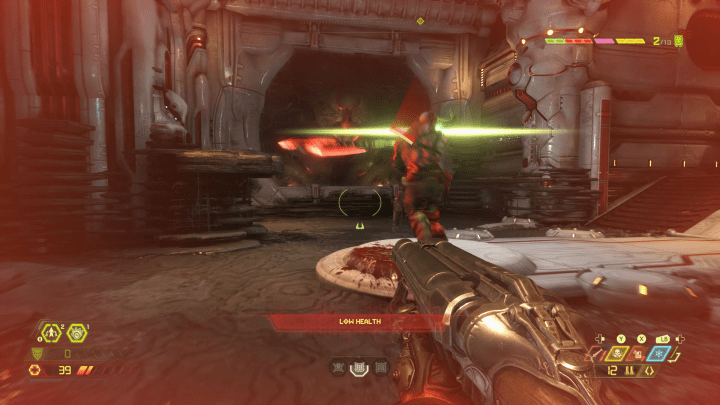Click the yellow diamond objective marker
This screenshot has height=405, width=720.
(420, 20)
